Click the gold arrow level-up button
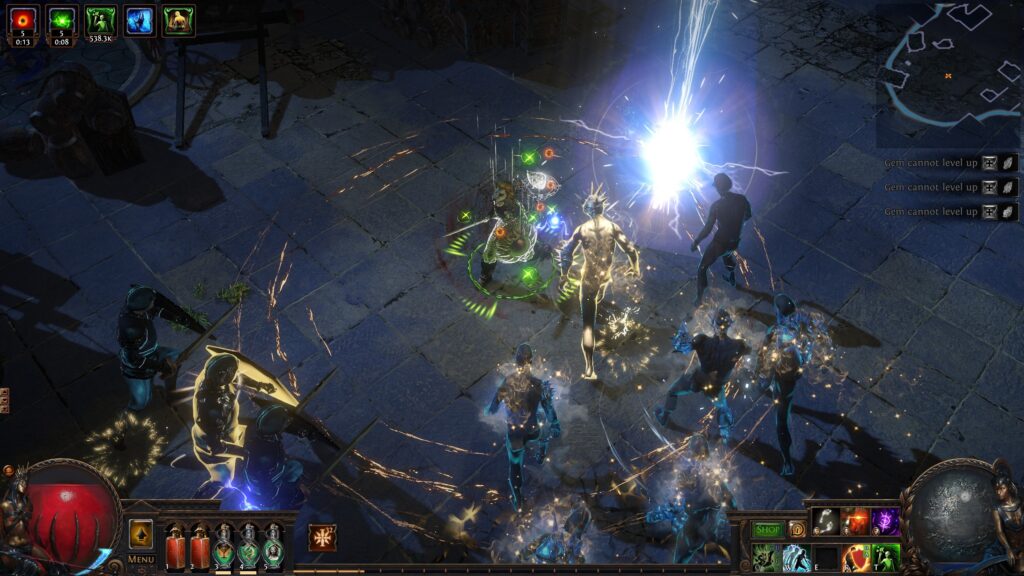This screenshot has height=576, width=1024. (x=141, y=533)
